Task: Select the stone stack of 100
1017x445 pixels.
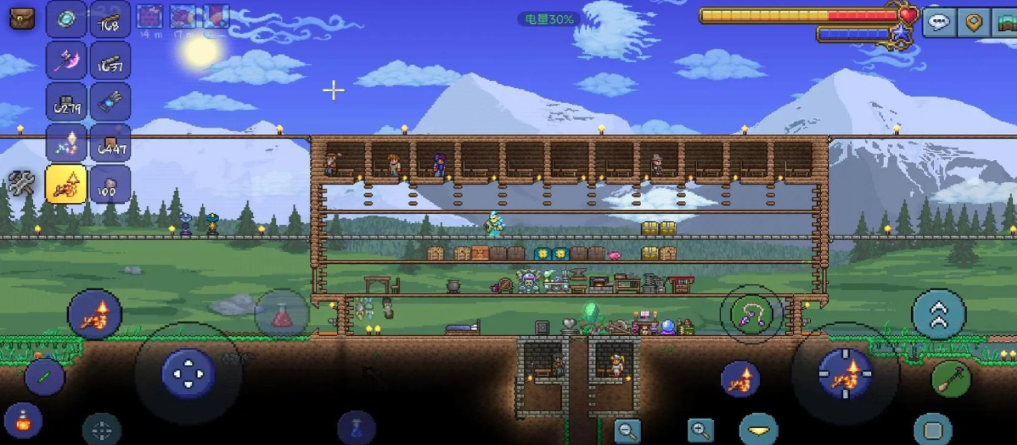Action: pos(109,184)
